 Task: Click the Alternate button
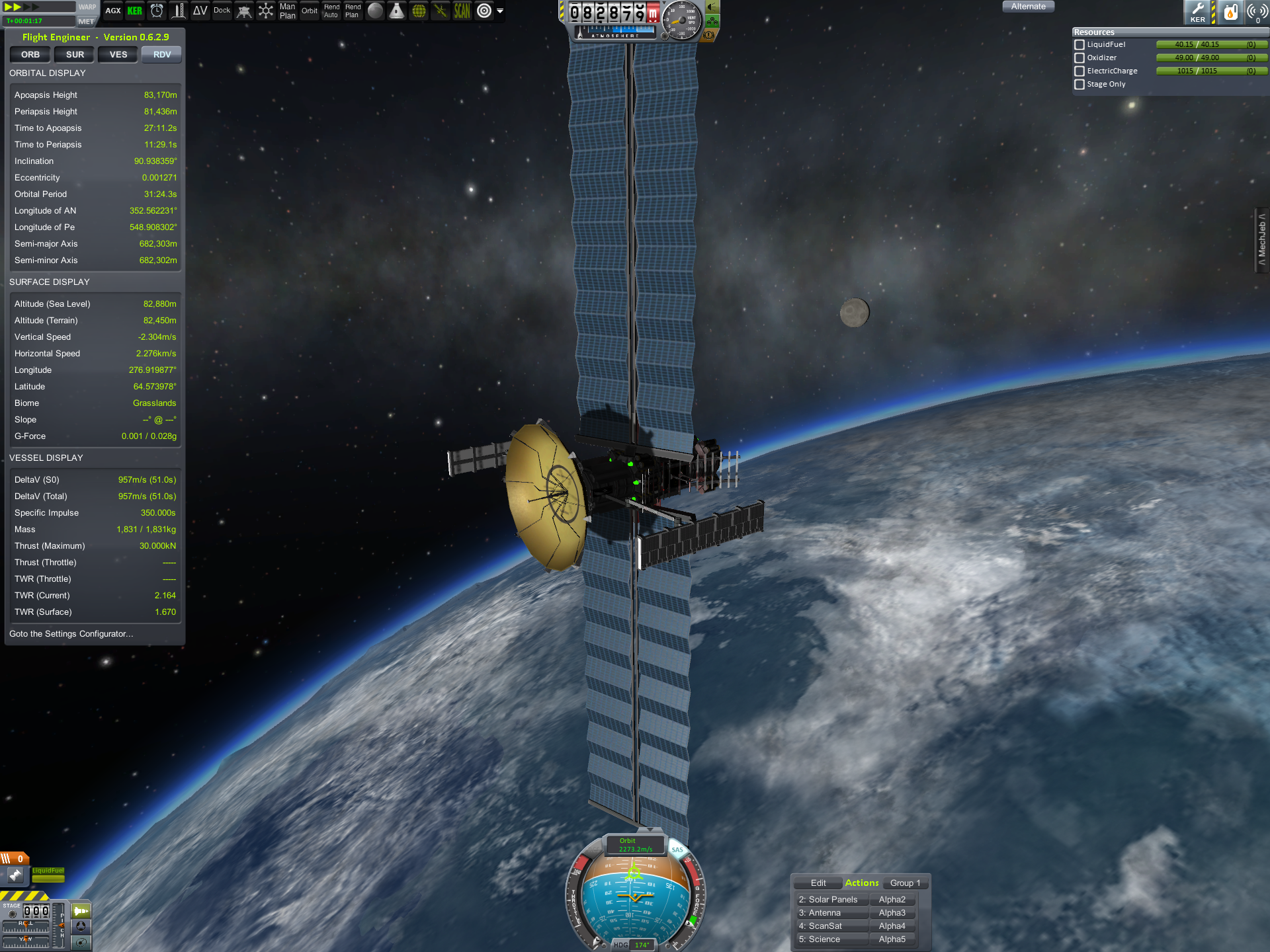[x=1028, y=7]
